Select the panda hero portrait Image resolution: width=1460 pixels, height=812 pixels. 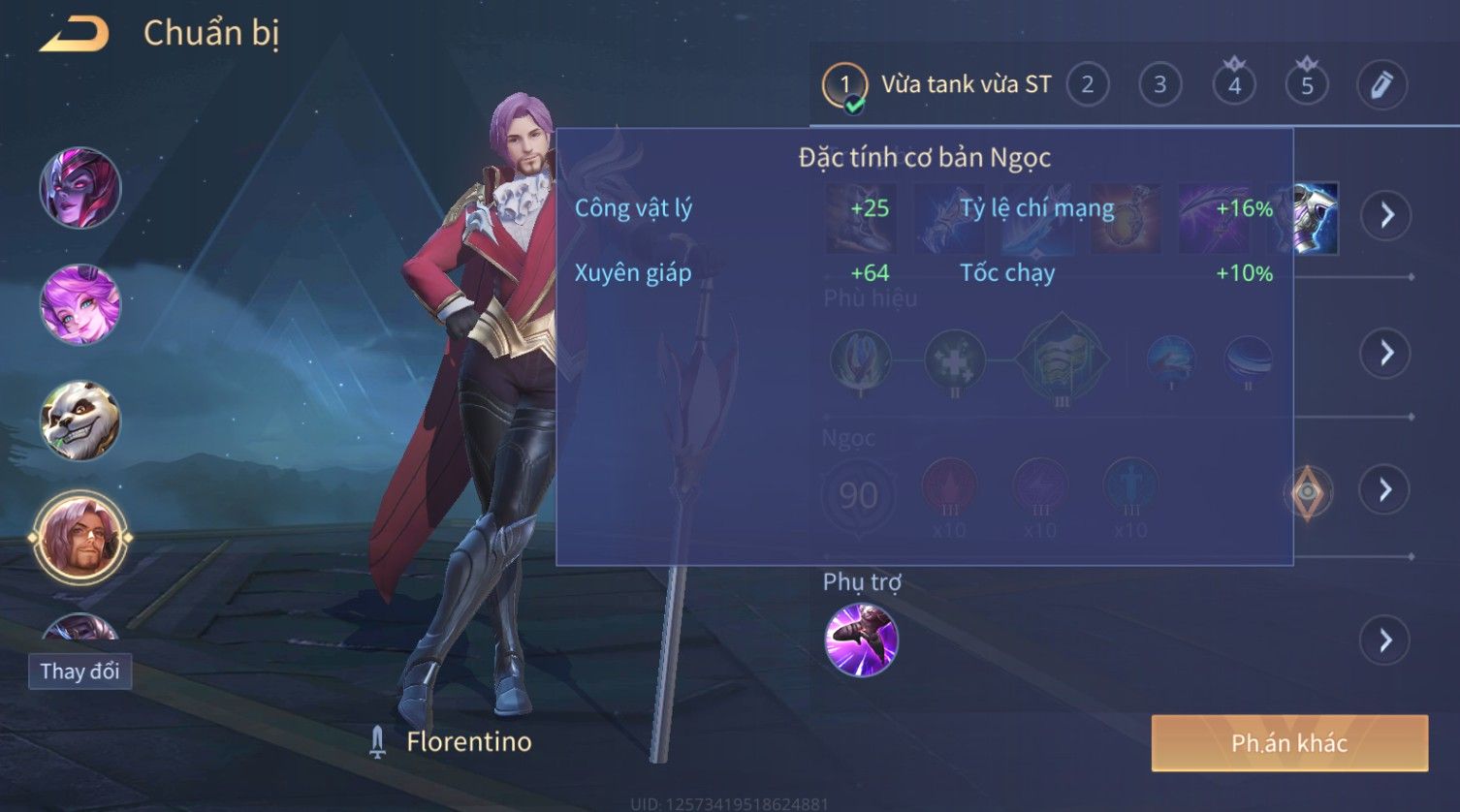(80, 421)
